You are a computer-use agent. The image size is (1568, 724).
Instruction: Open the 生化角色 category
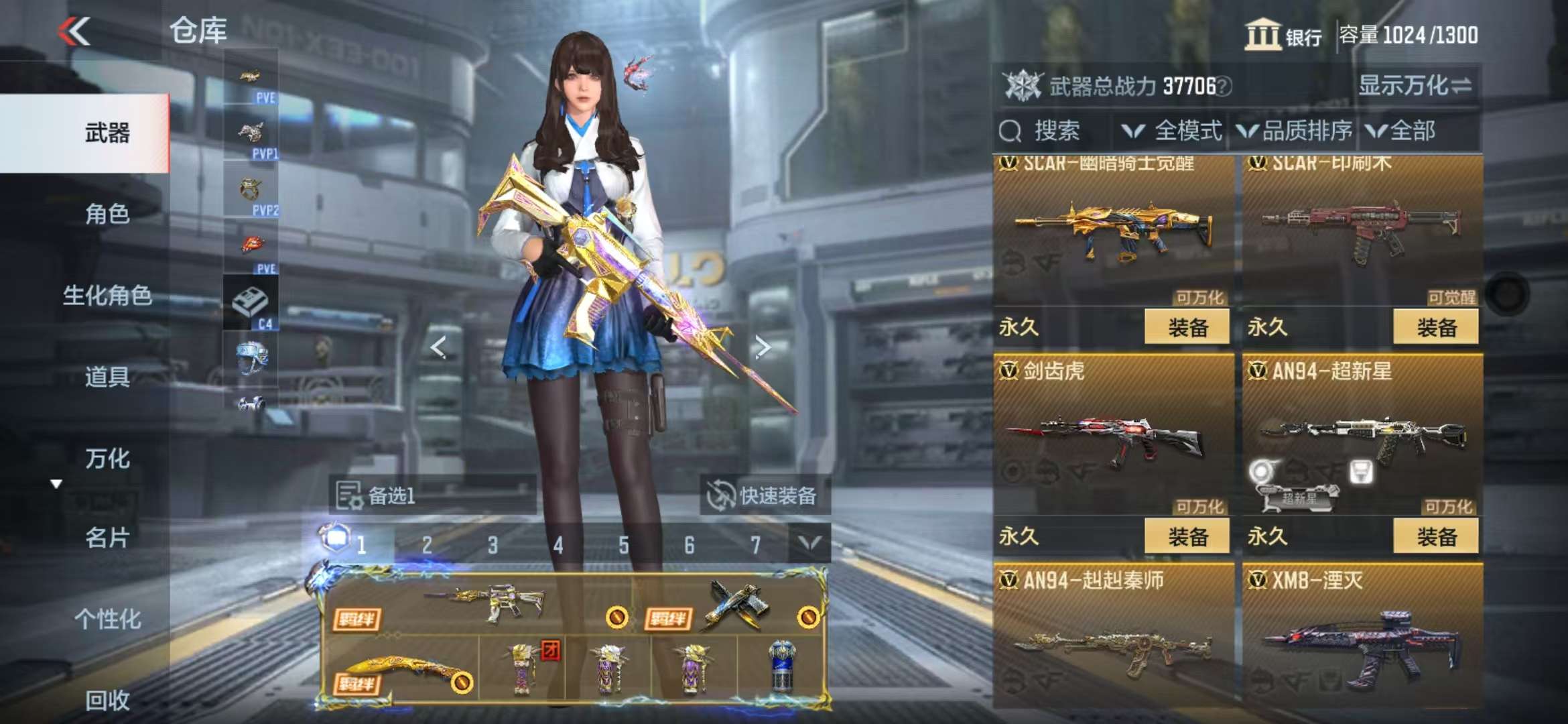click(107, 296)
